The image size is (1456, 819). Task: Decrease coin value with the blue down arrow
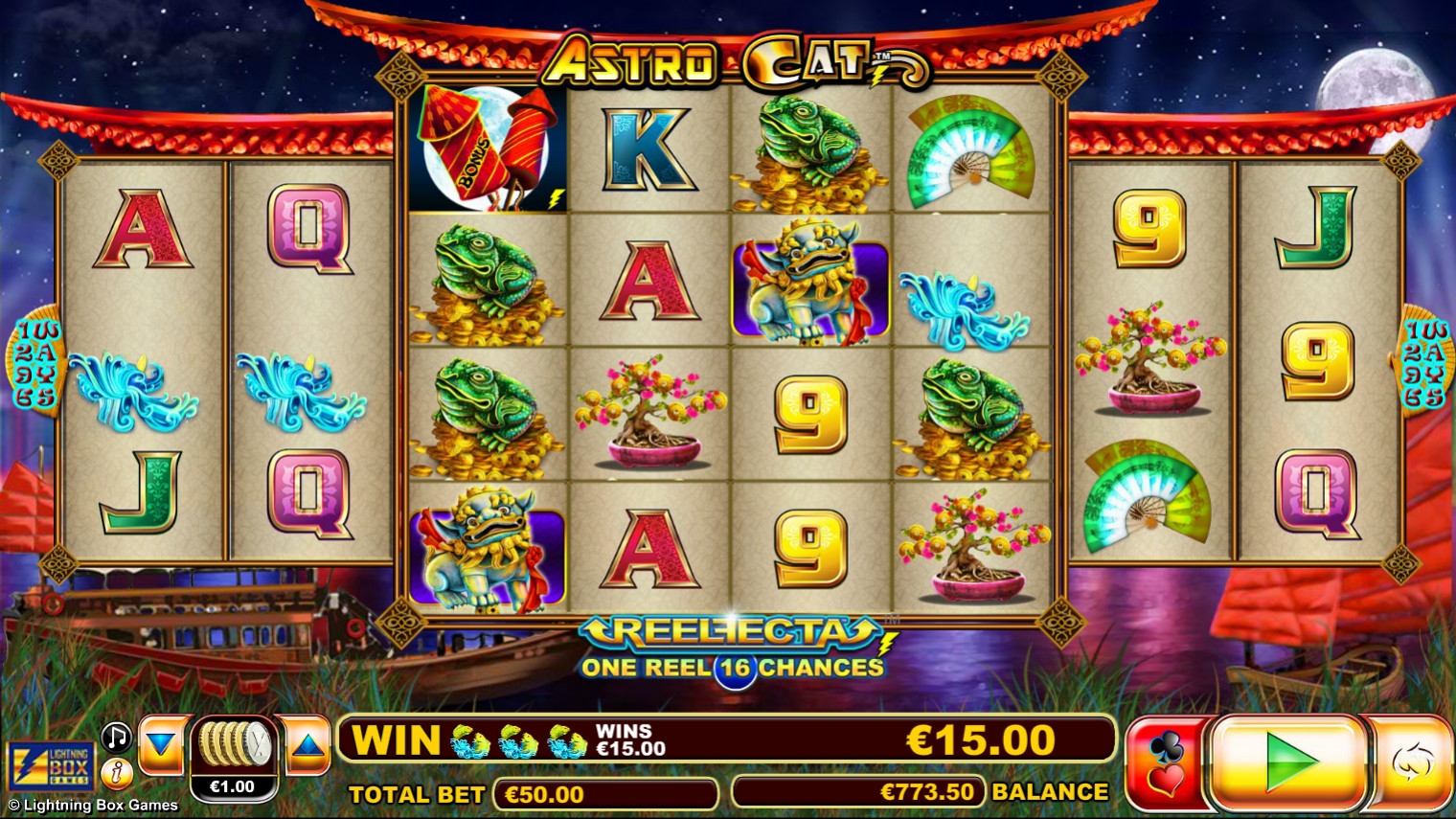(x=161, y=745)
